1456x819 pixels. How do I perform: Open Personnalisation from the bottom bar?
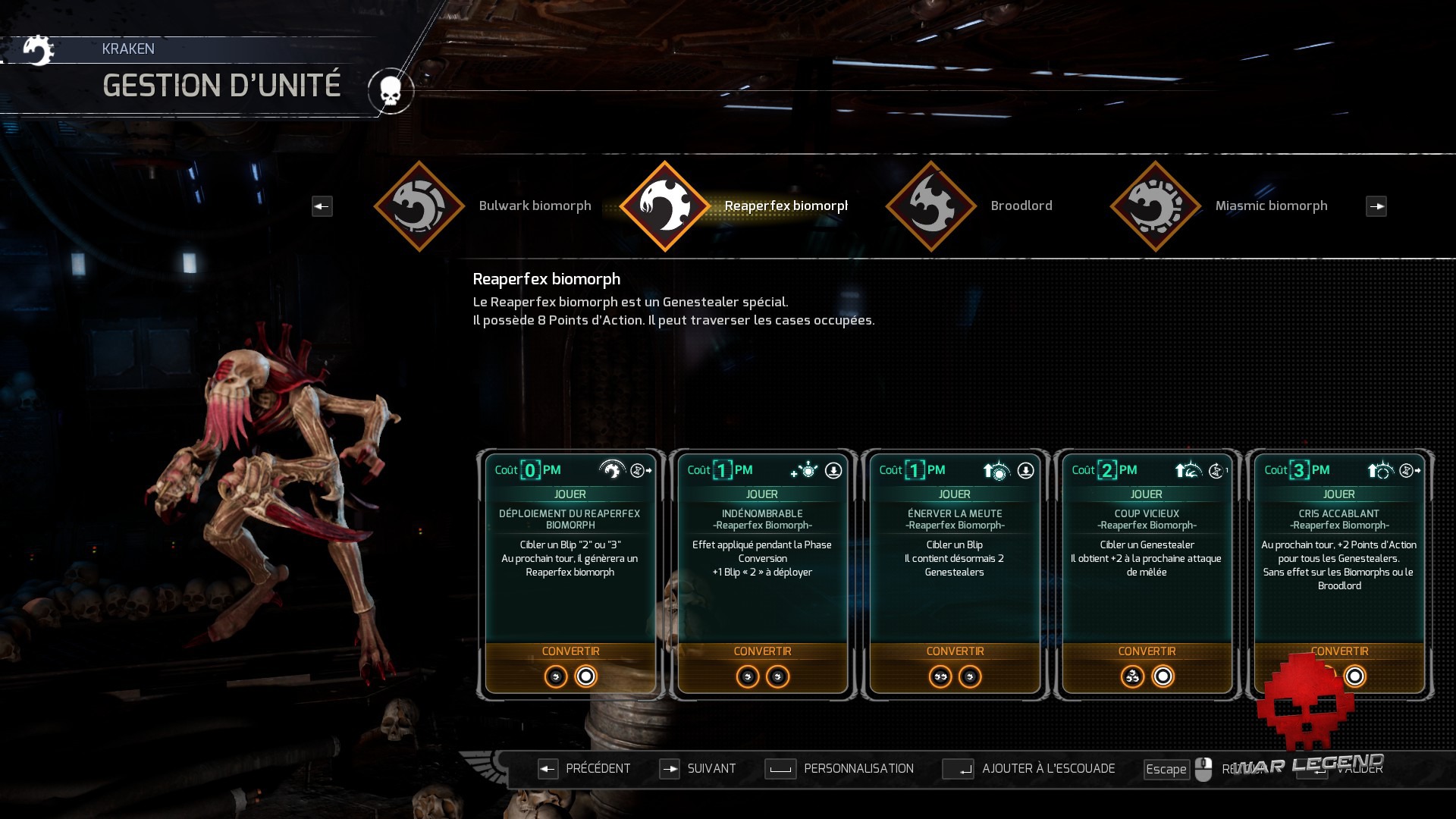coord(839,769)
